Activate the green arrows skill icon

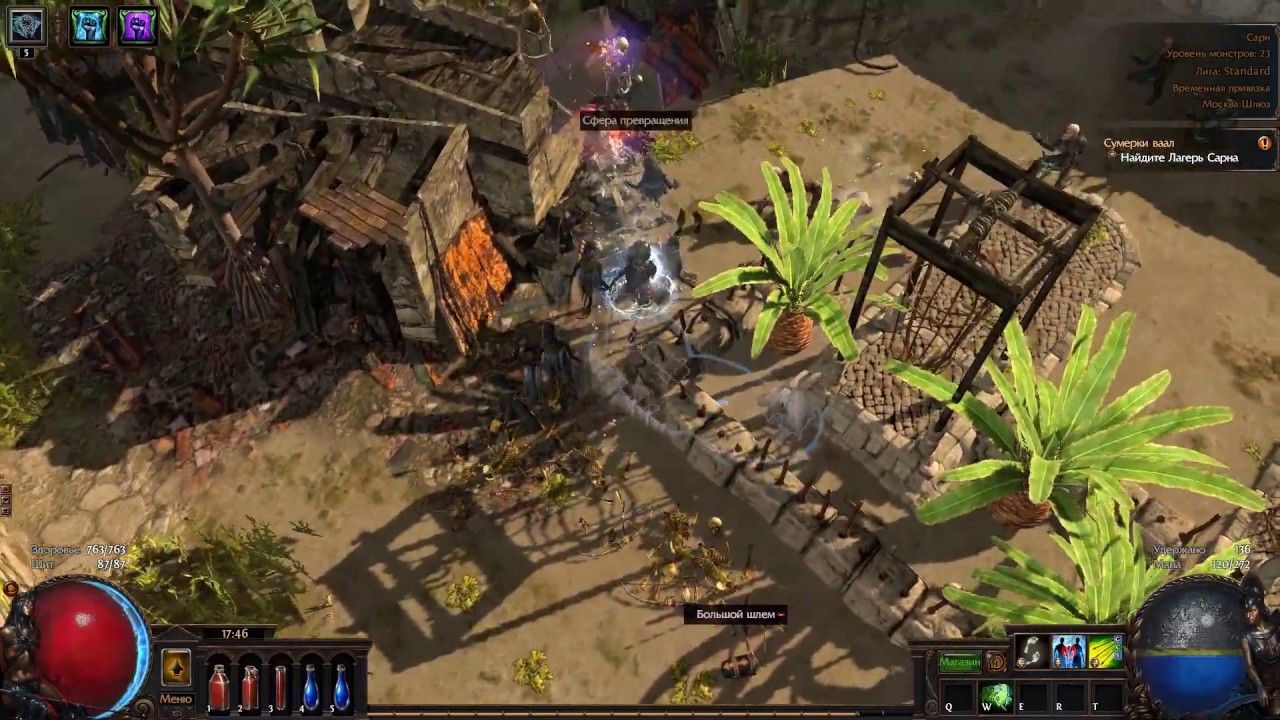pyautogui.click(x=1105, y=652)
